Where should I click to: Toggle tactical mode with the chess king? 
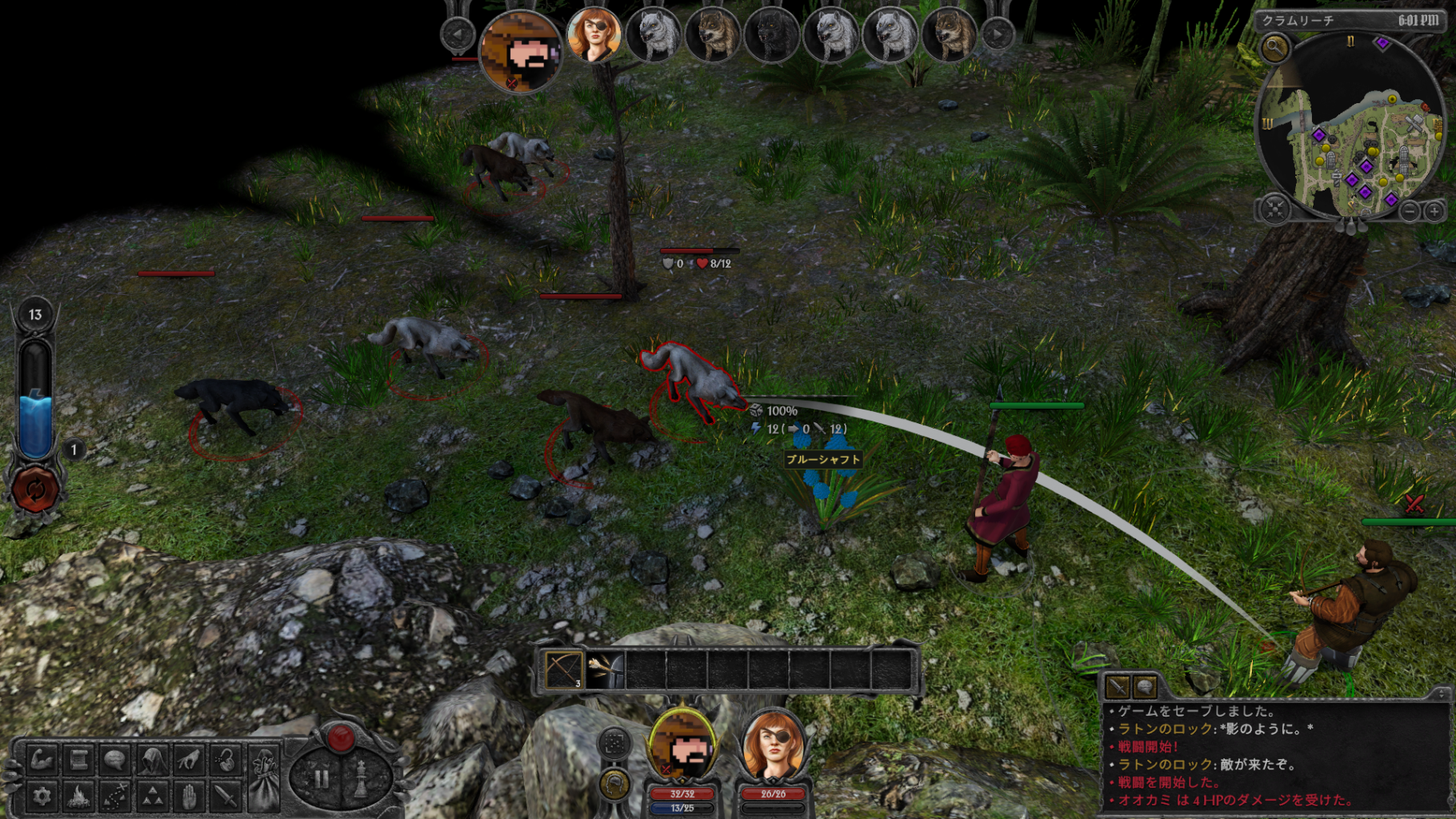[x=361, y=777]
